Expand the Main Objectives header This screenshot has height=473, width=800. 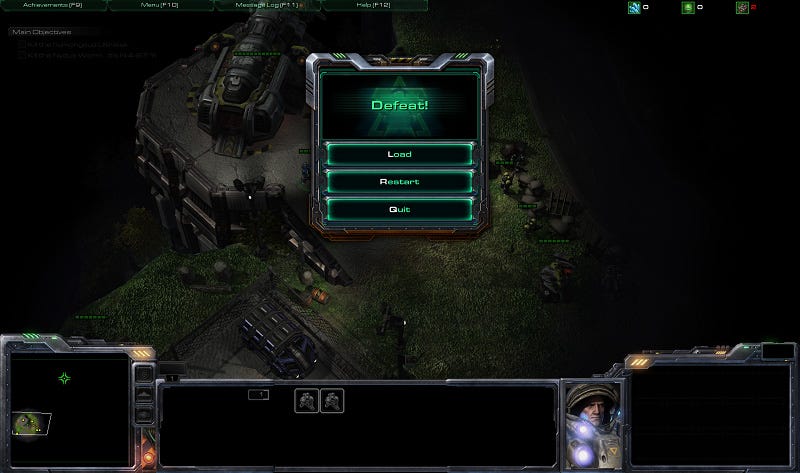pos(40,32)
